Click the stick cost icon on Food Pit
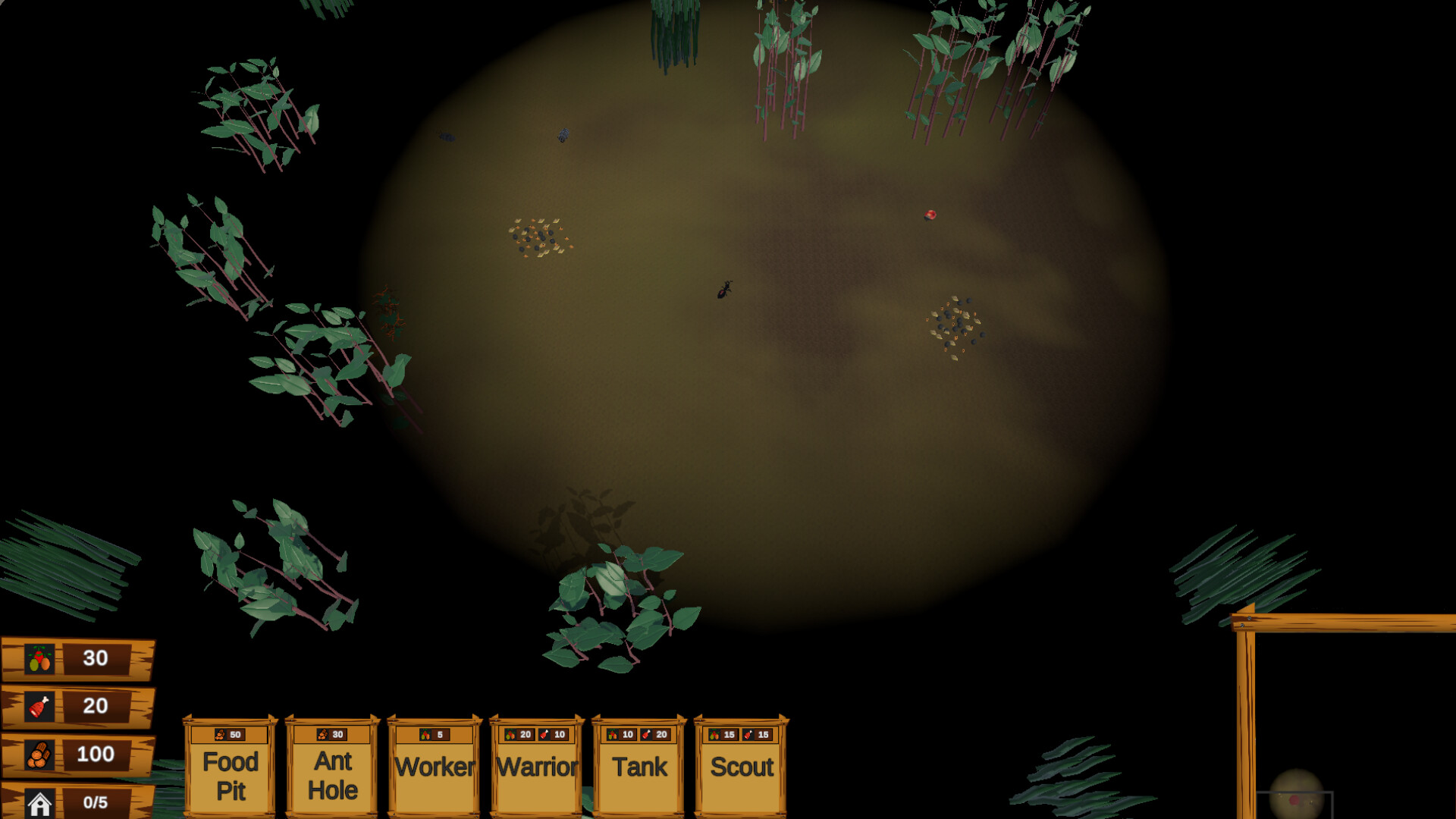The height and width of the screenshot is (819, 1456). 219,734
